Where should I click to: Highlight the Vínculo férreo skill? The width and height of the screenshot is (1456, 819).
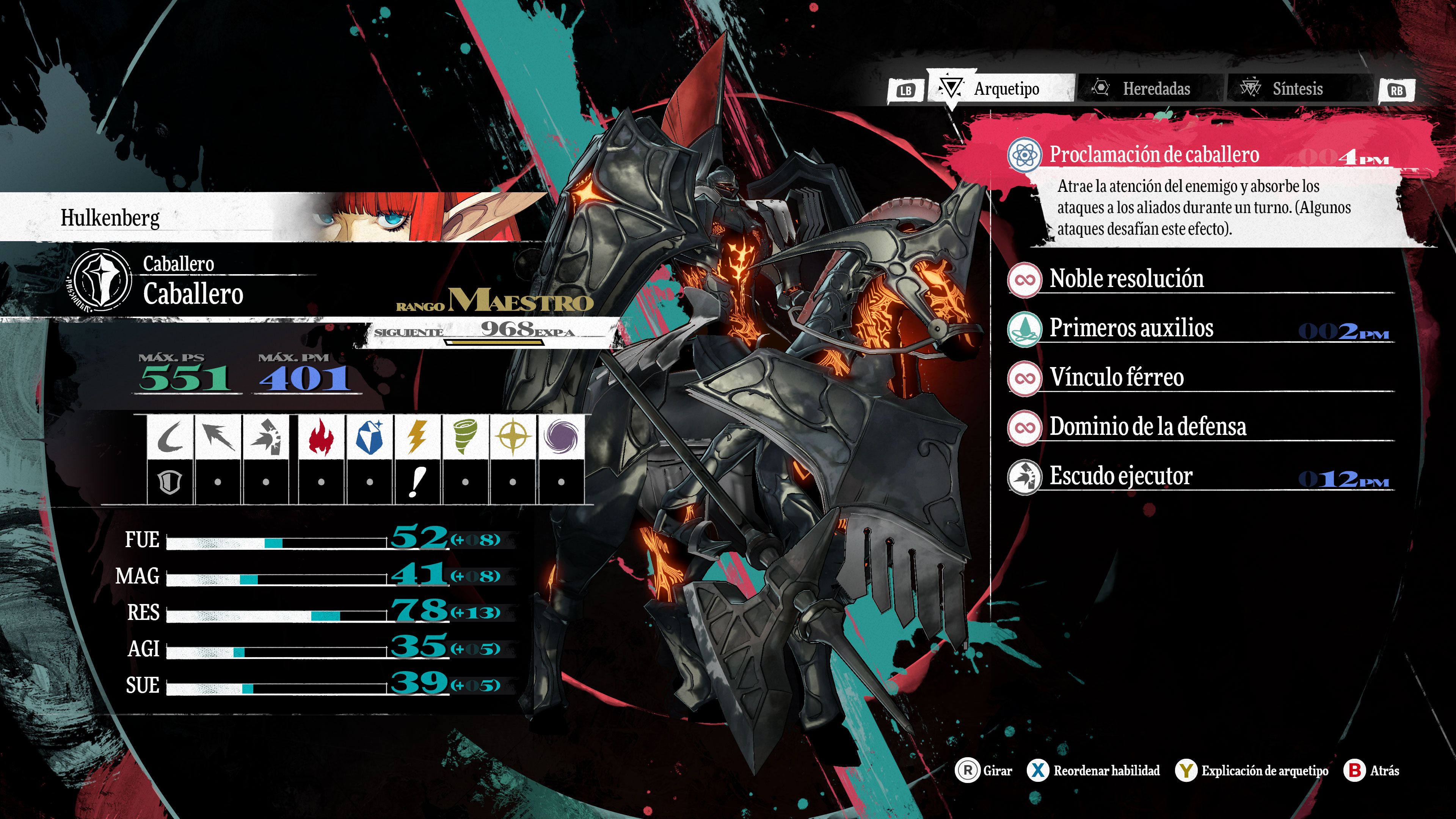(x=1116, y=378)
